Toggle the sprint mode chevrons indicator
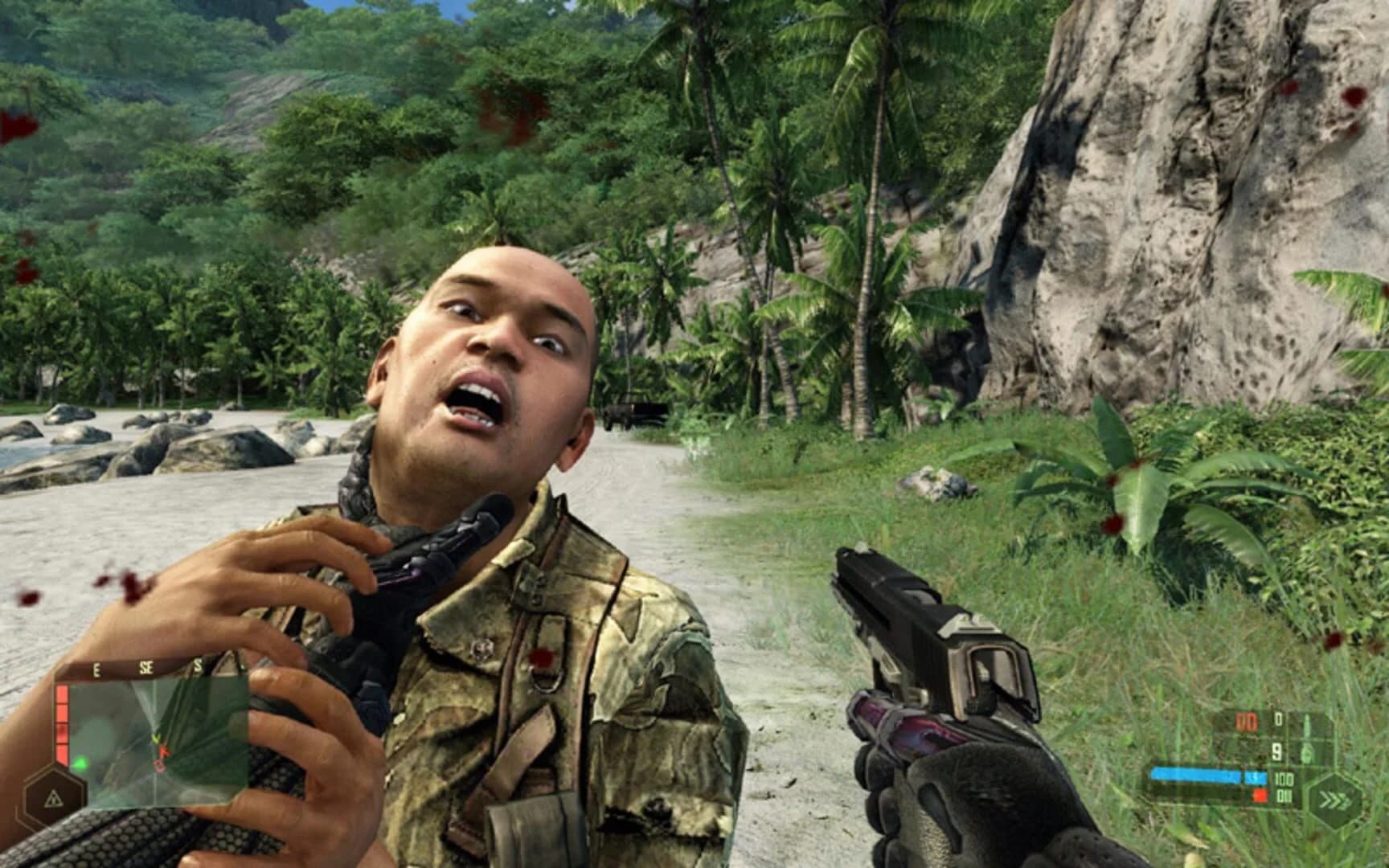1389x868 pixels. [x=1336, y=800]
